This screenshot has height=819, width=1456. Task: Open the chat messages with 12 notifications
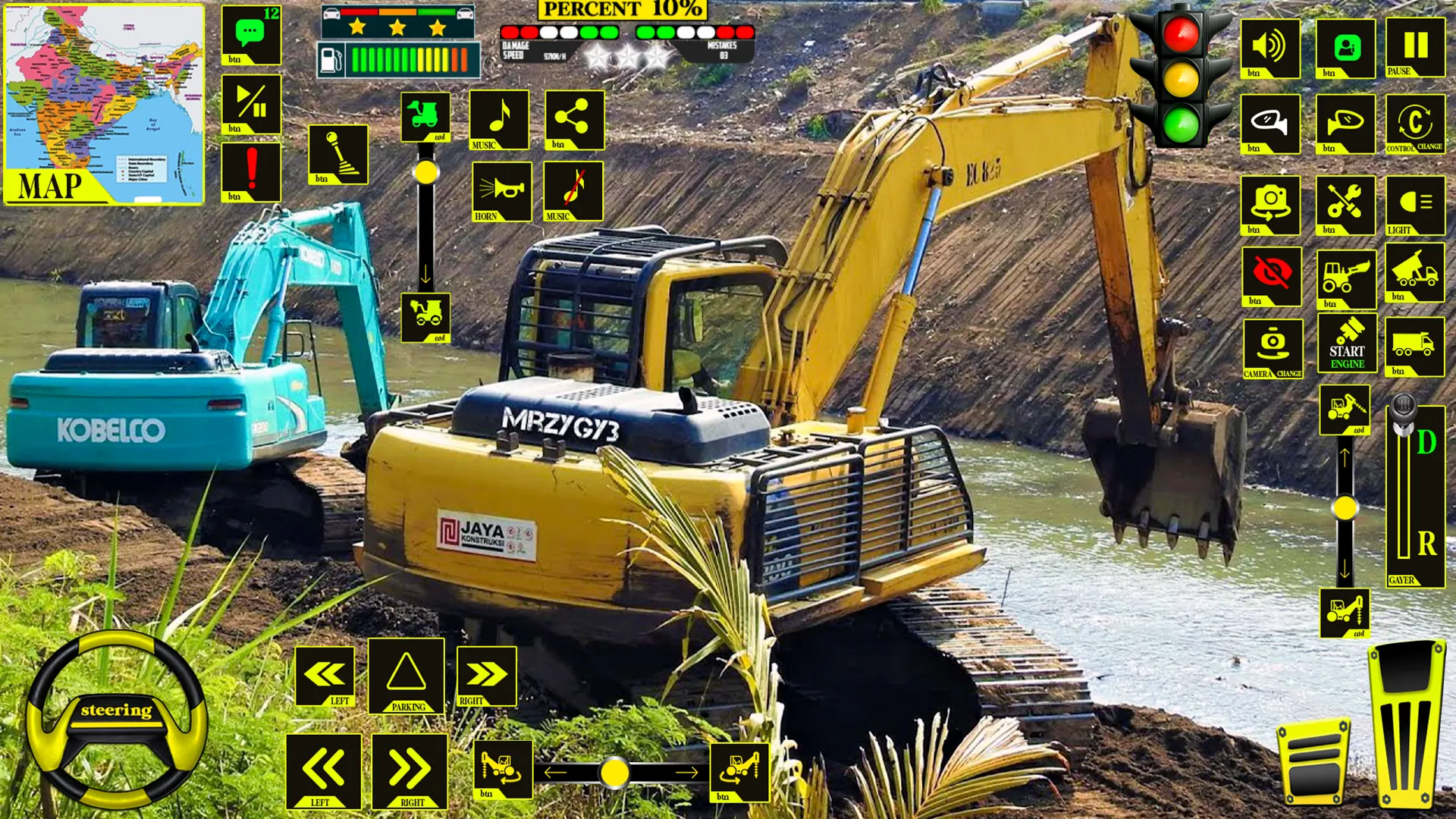250,34
